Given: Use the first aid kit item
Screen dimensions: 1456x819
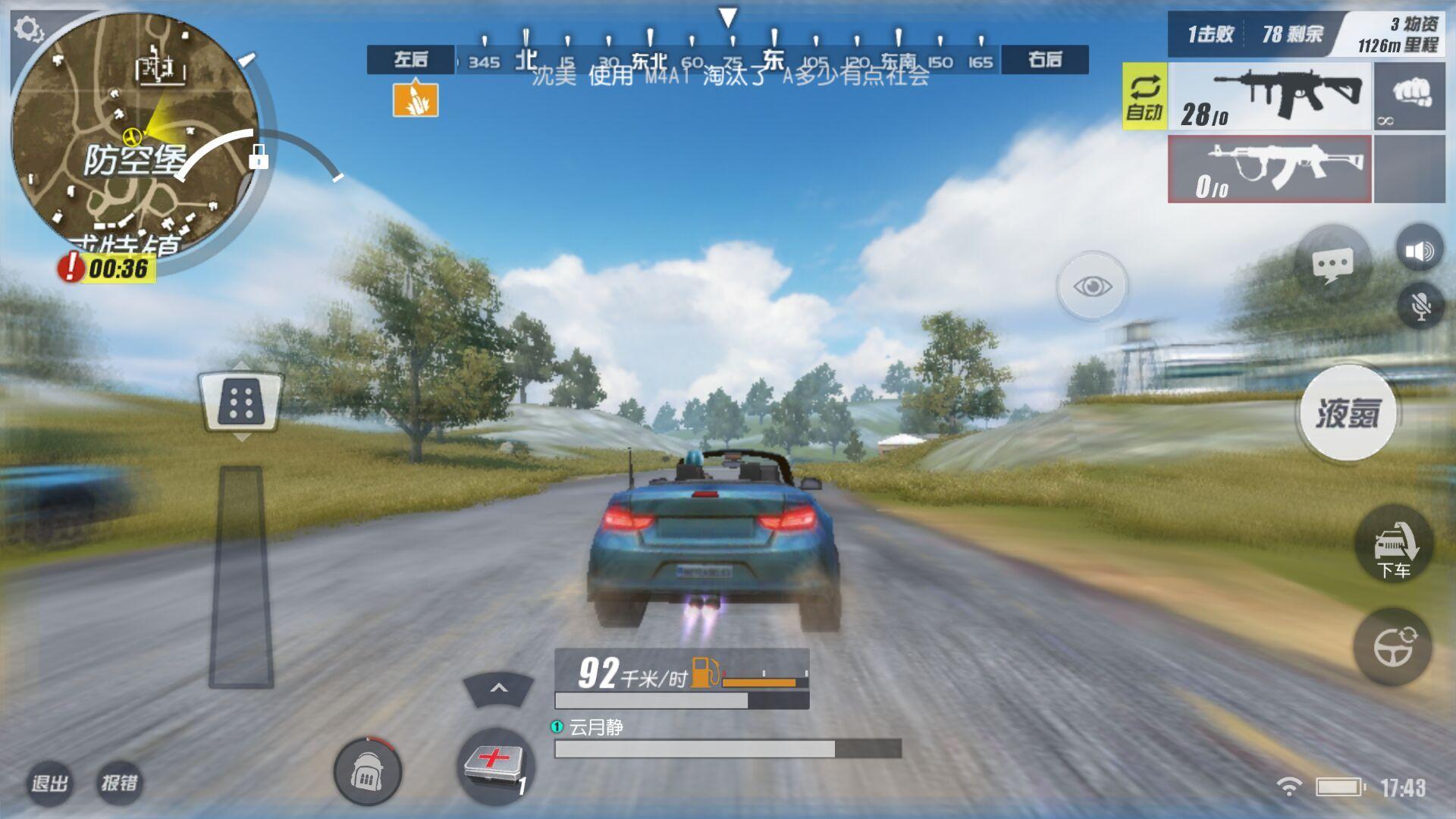Looking at the screenshot, I should [x=496, y=764].
